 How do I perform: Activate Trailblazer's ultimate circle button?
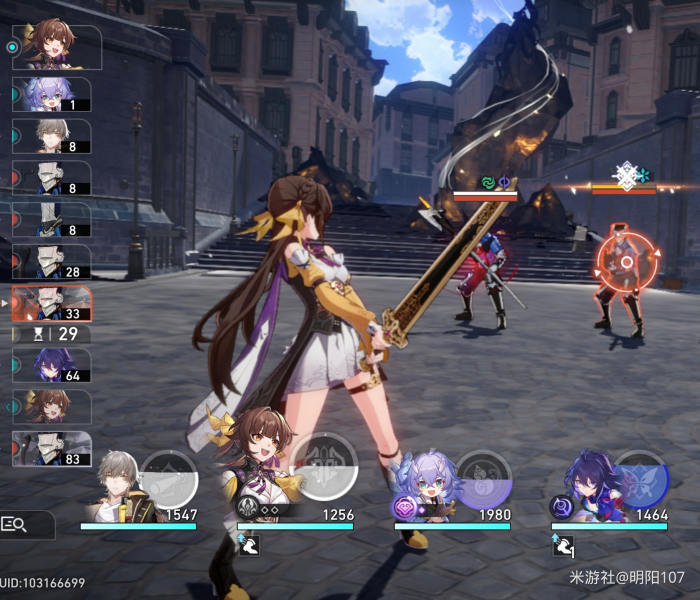tap(168, 479)
